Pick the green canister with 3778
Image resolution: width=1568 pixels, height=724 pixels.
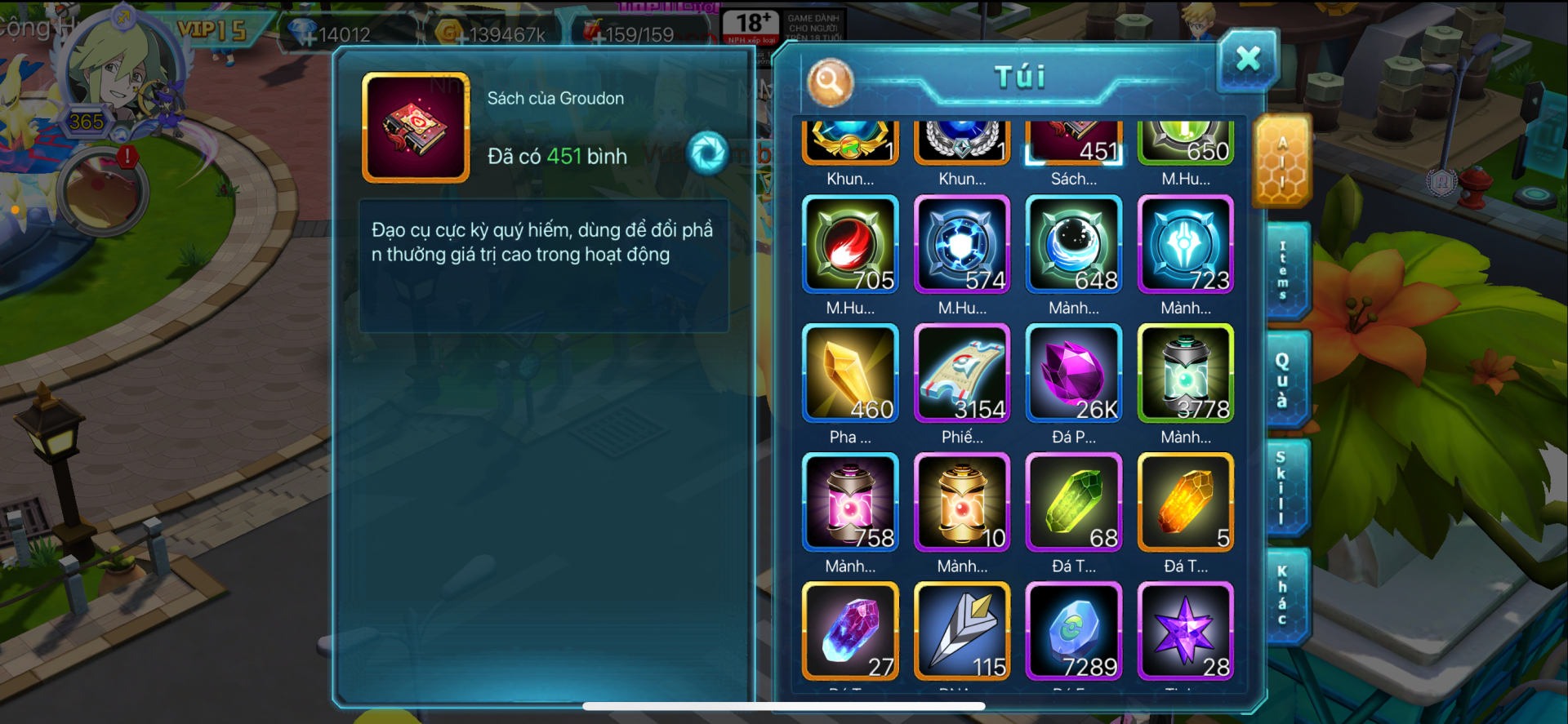(x=1186, y=373)
